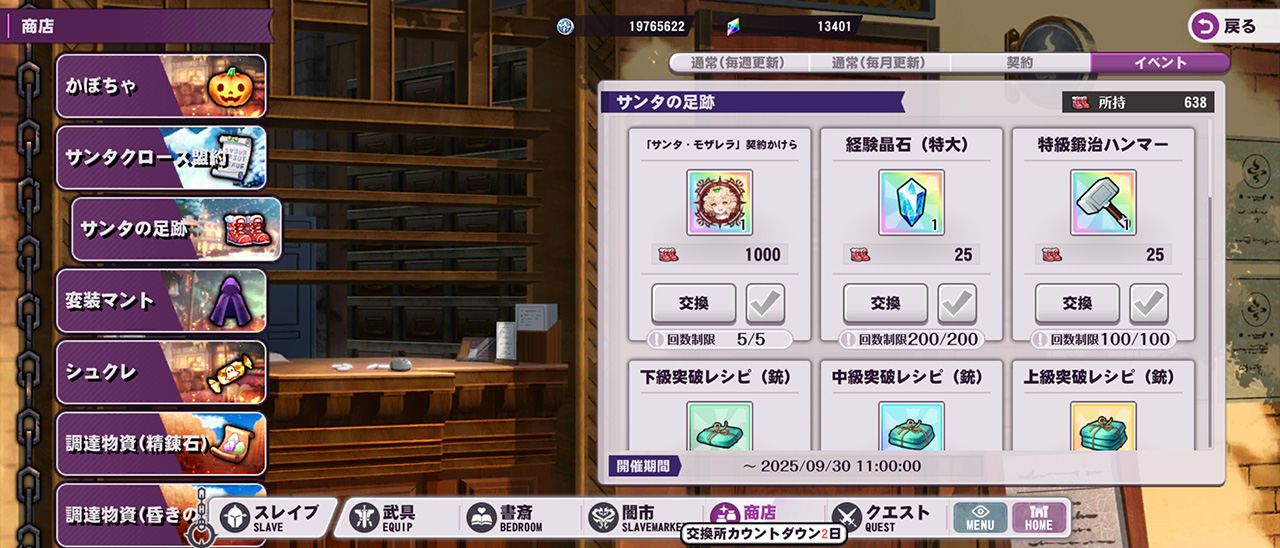
Task: Open the かぼちゃ shop category
Action: click(161, 86)
